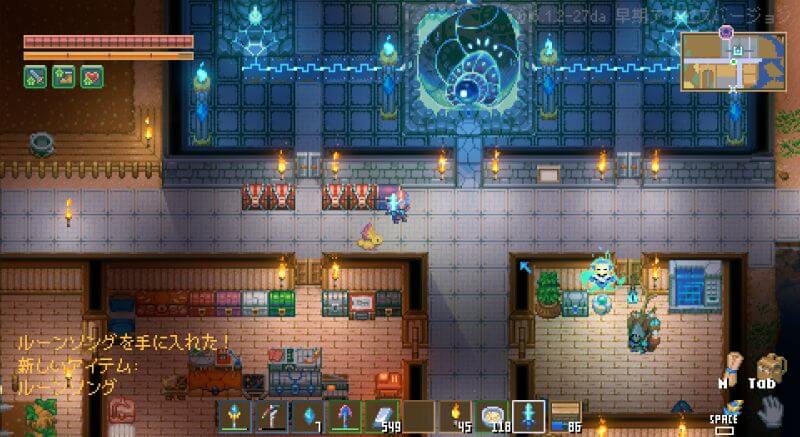Select the torch stack of 45
This screenshot has height=437, width=800.
click(456, 416)
